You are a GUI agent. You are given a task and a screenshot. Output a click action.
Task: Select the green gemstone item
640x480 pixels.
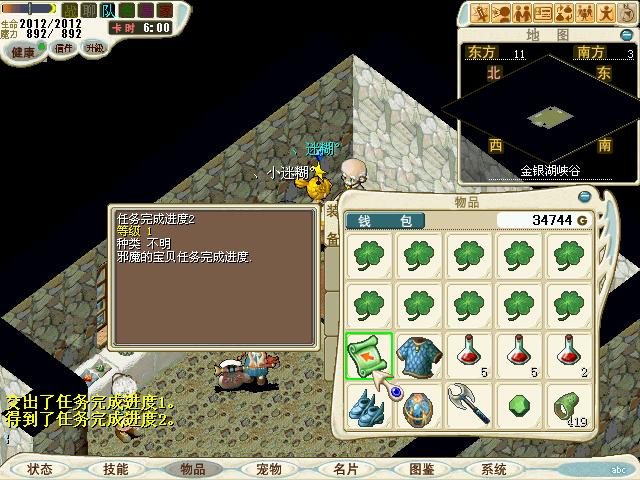pyautogui.click(x=520, y=406)
